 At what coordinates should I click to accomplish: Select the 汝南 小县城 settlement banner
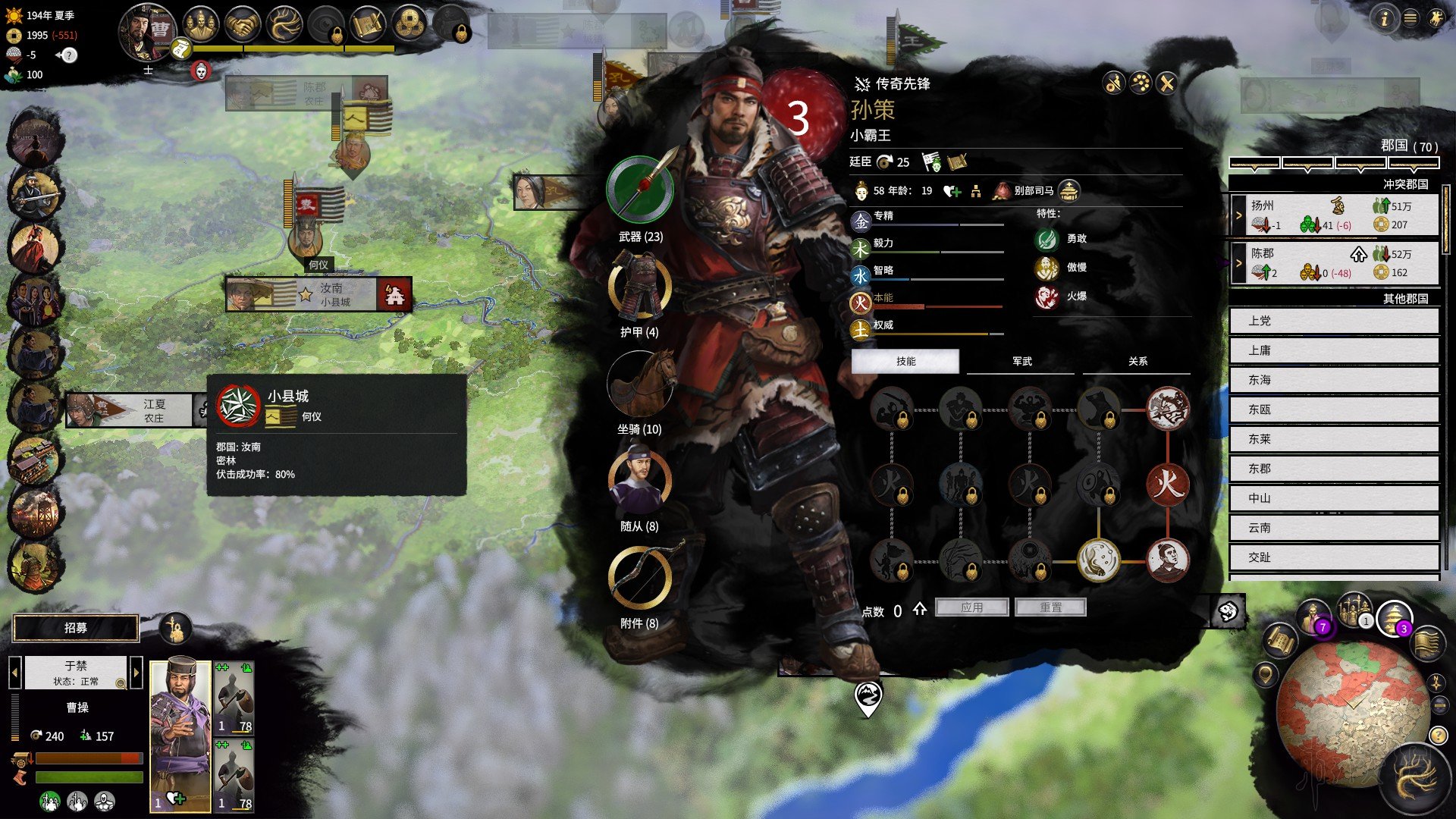tap(318, 295)
